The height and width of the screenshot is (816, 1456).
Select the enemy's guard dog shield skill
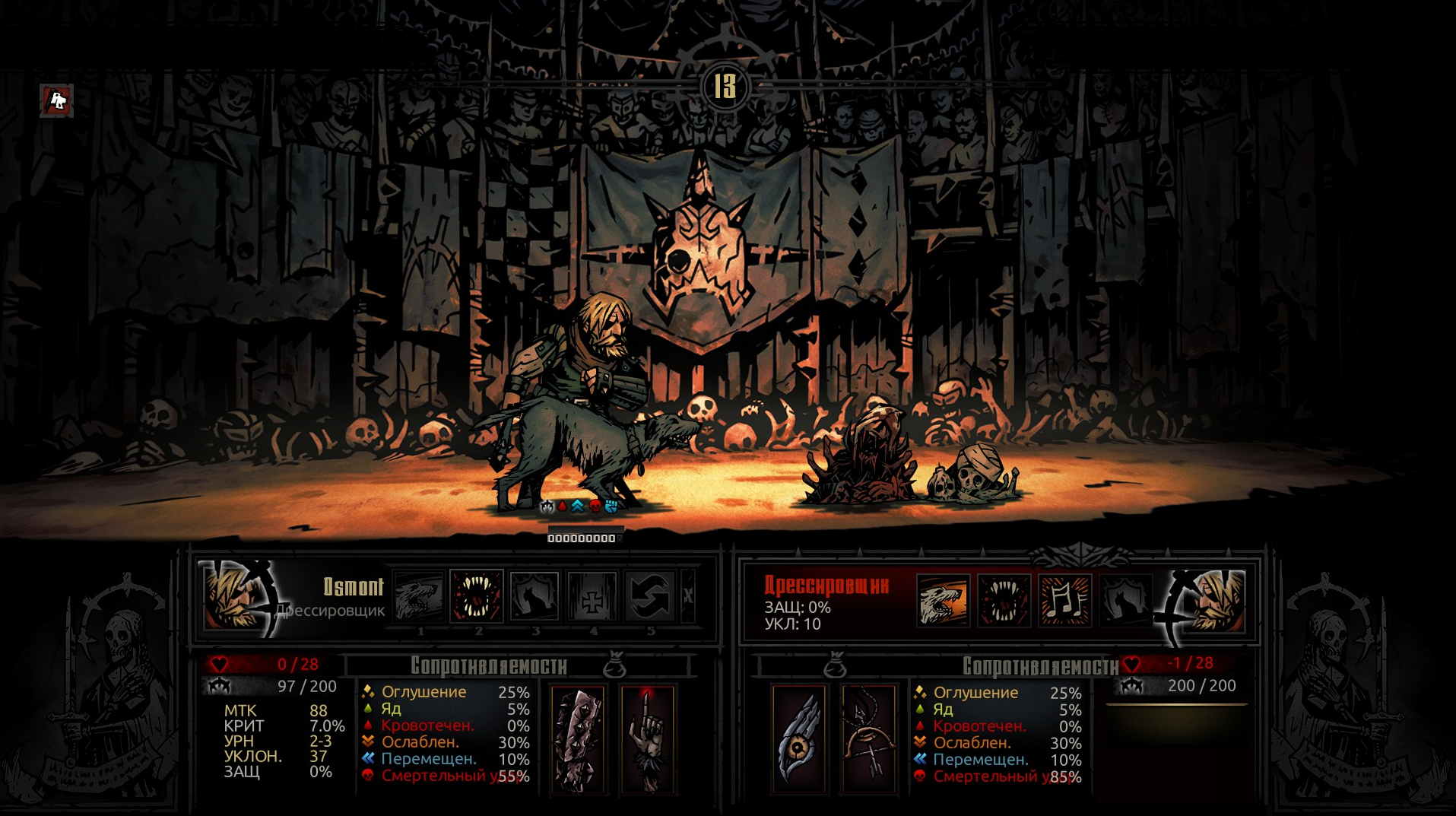tap(1125, 601)
